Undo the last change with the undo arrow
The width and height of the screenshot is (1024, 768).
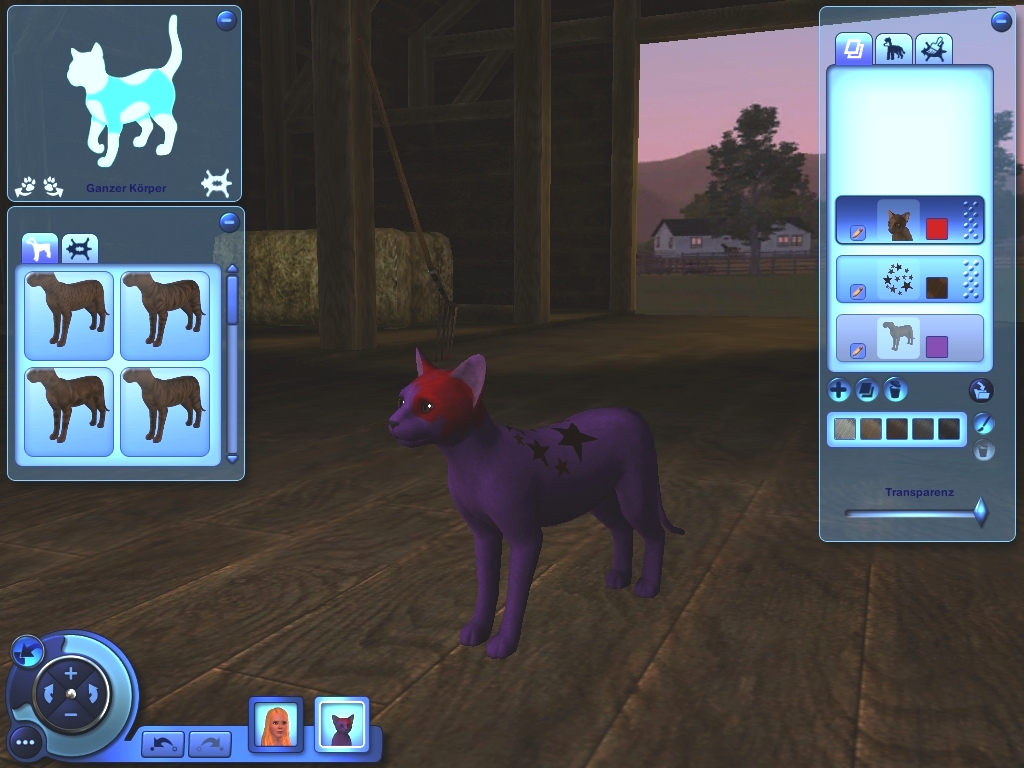(x=163, y=744)
